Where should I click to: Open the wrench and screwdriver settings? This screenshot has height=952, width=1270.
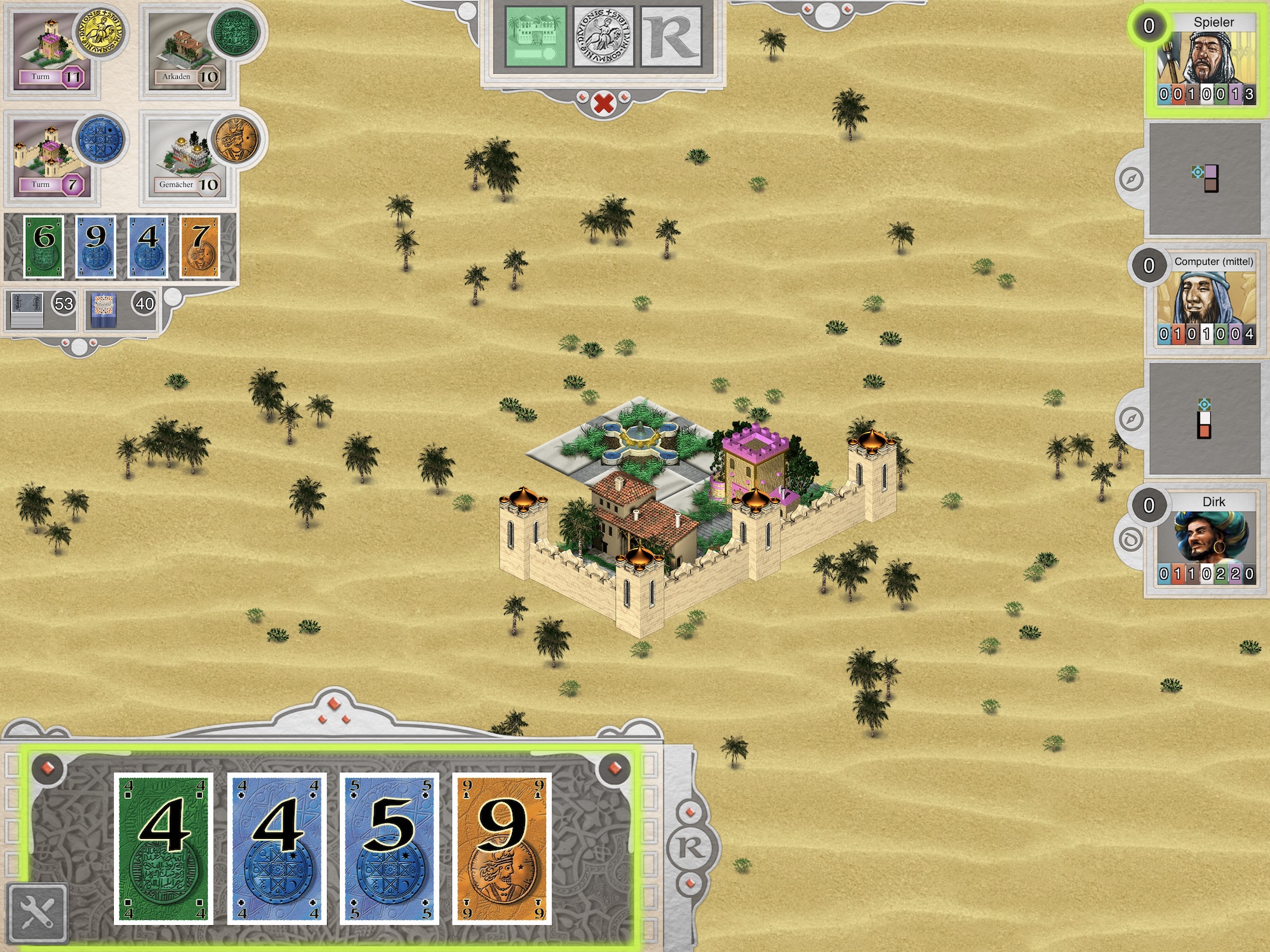click(x=37, y=913)
